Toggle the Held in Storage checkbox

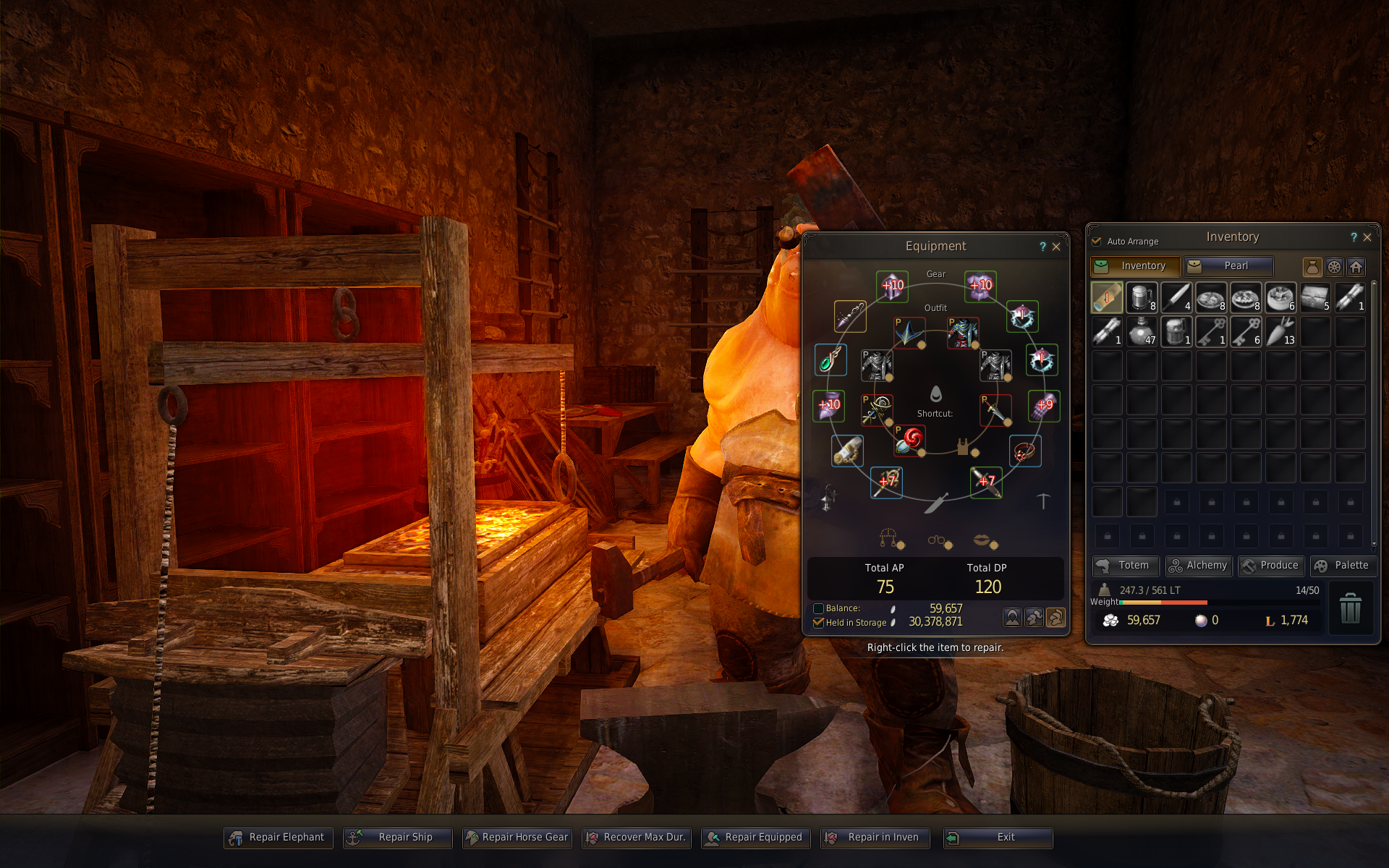coord(819,623)
